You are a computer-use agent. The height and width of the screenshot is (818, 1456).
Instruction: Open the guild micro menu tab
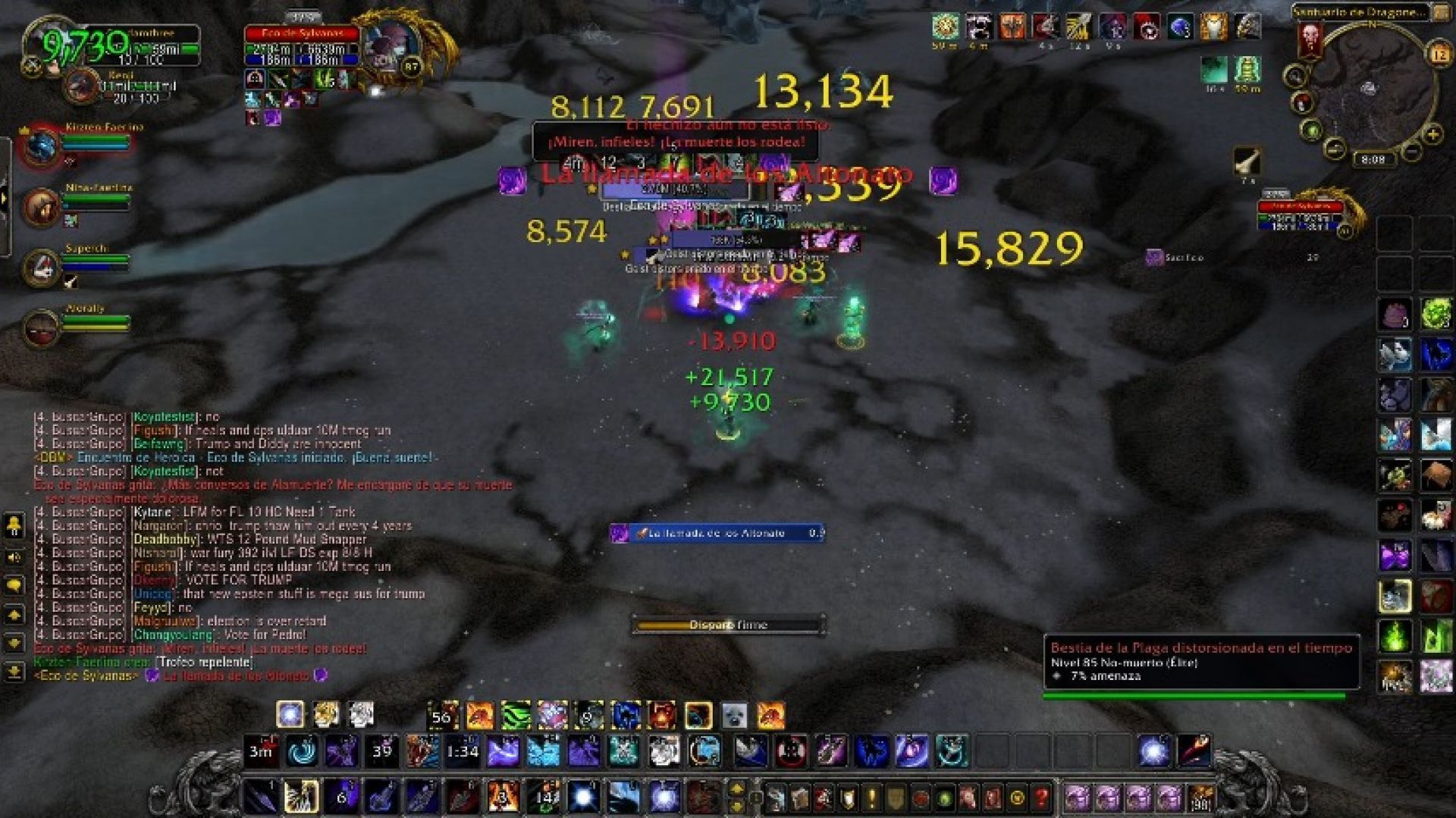[x=894, y=800]
